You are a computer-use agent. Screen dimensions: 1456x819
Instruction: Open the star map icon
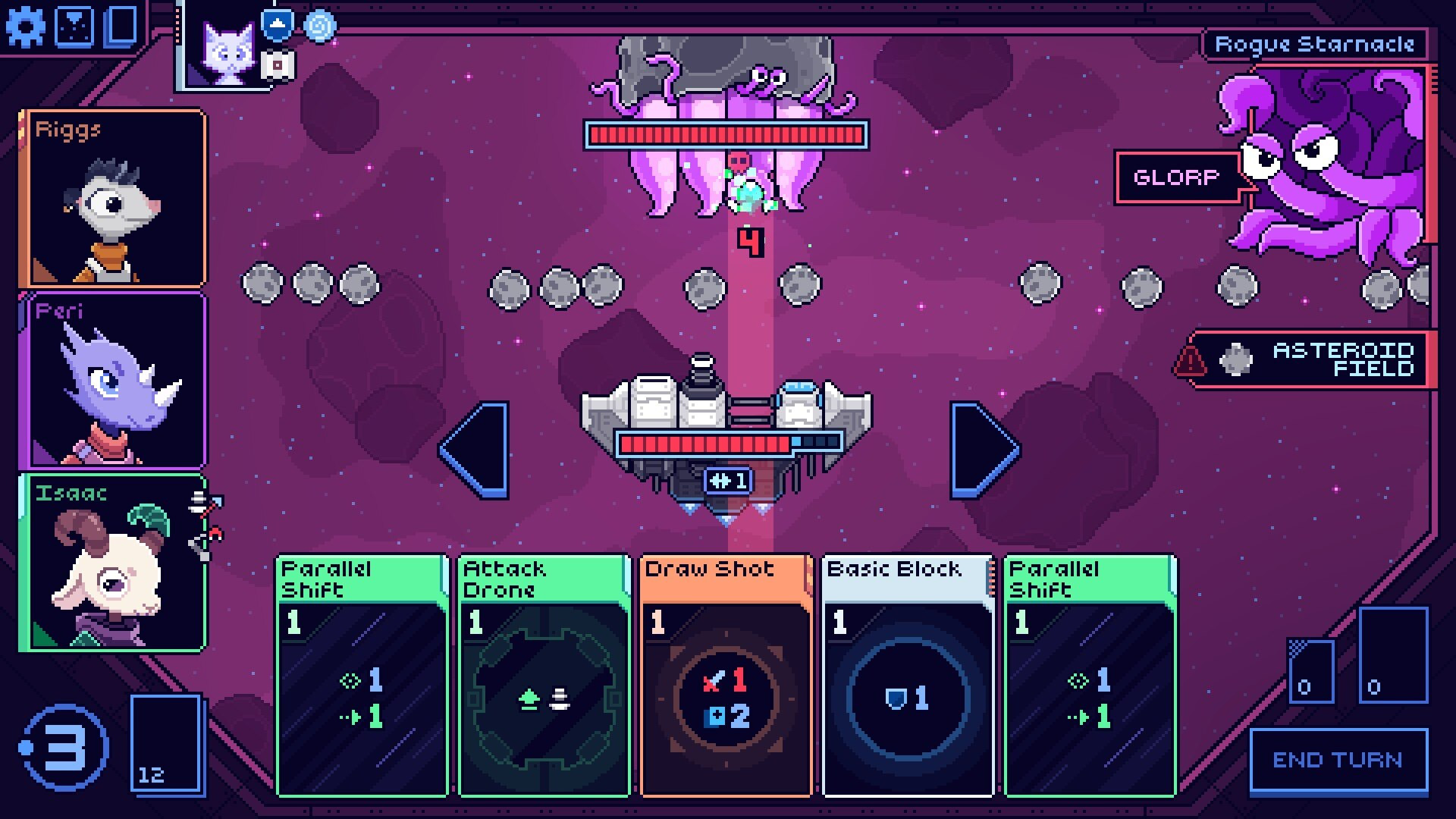click(76, 27)
